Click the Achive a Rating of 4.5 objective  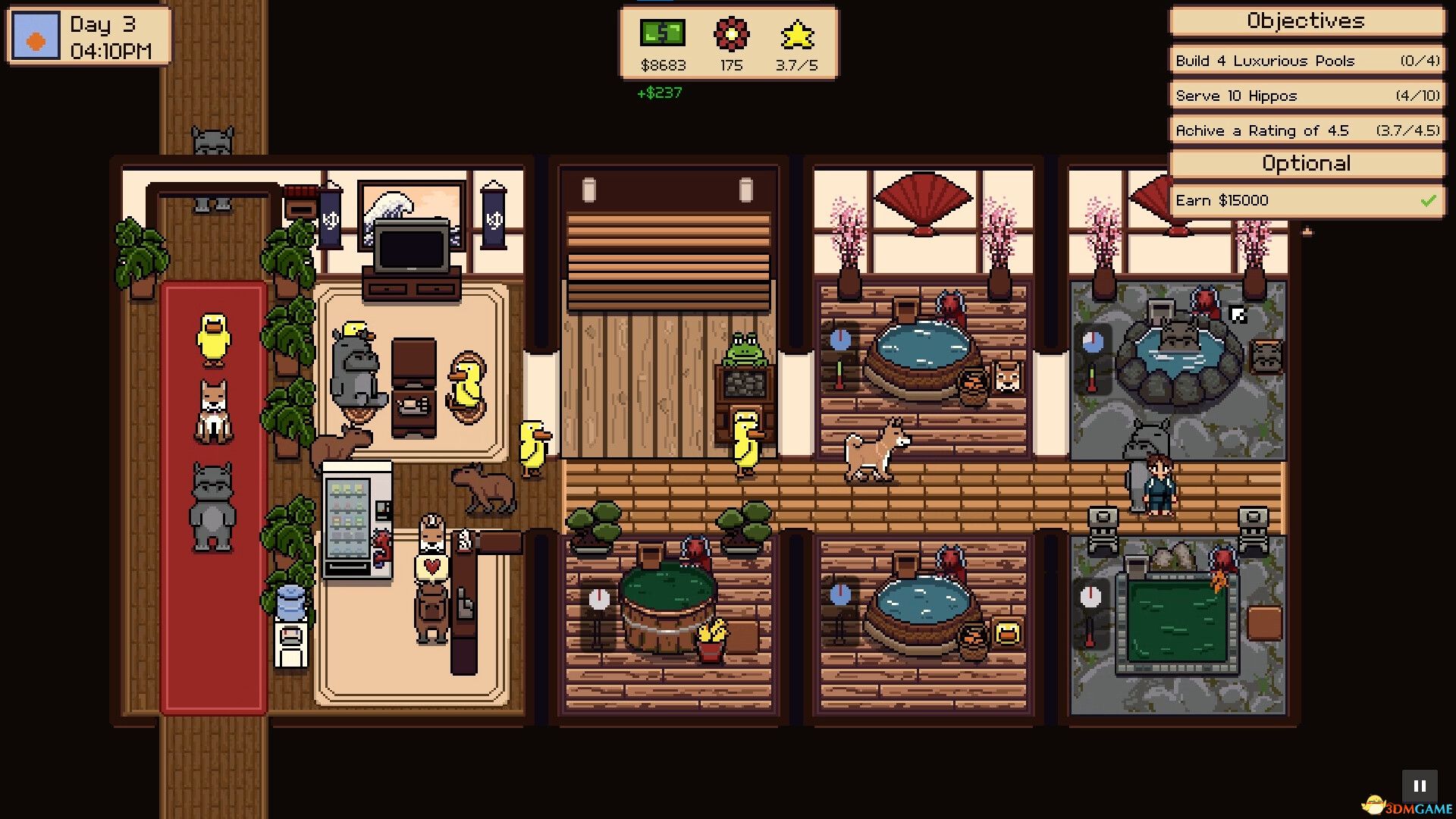pyautogui.click(x=1305, y=130)
